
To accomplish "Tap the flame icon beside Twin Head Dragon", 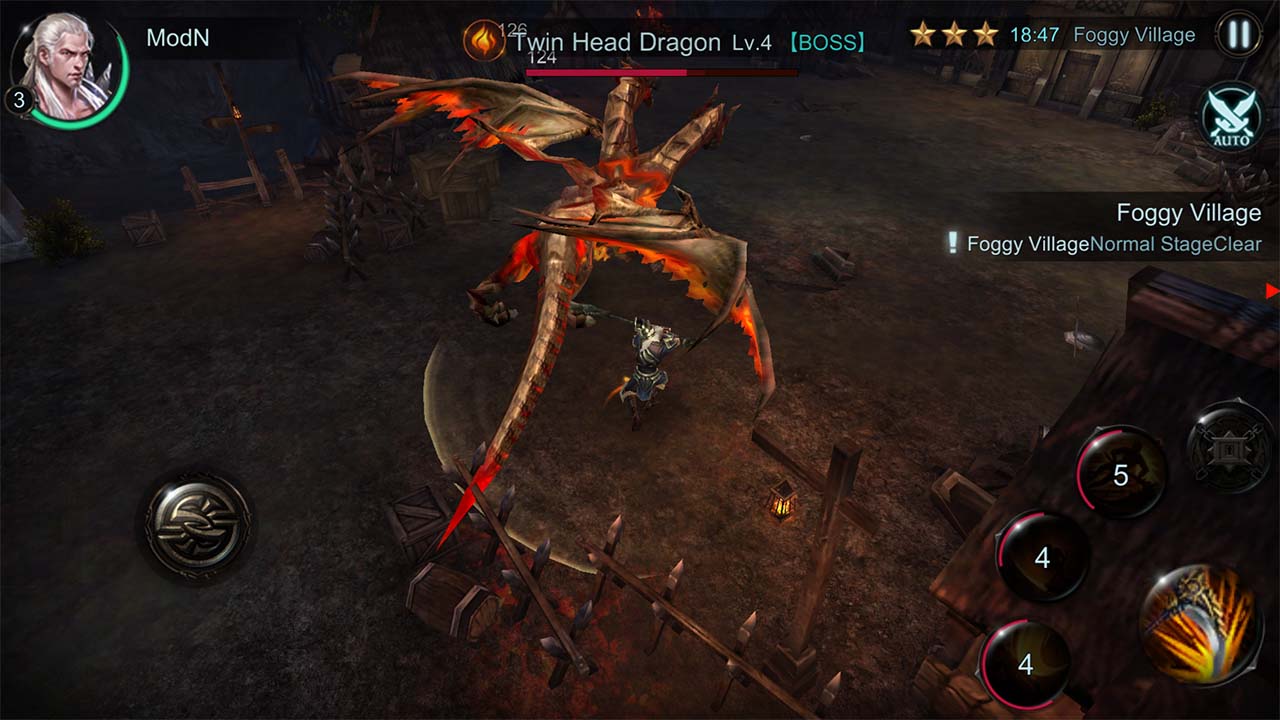I will point(487,42).
